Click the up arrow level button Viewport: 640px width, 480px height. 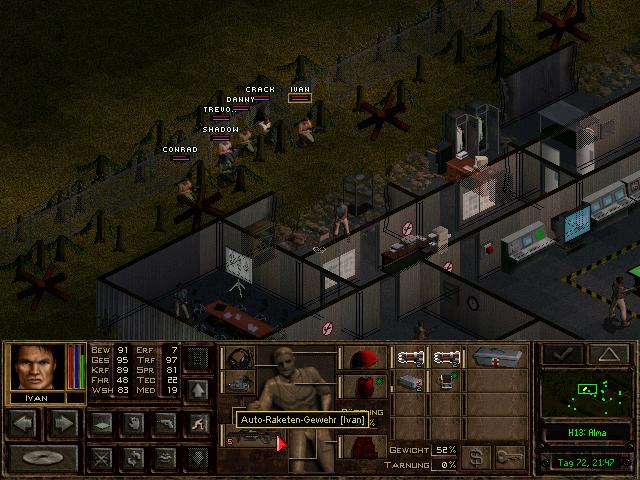198,388
